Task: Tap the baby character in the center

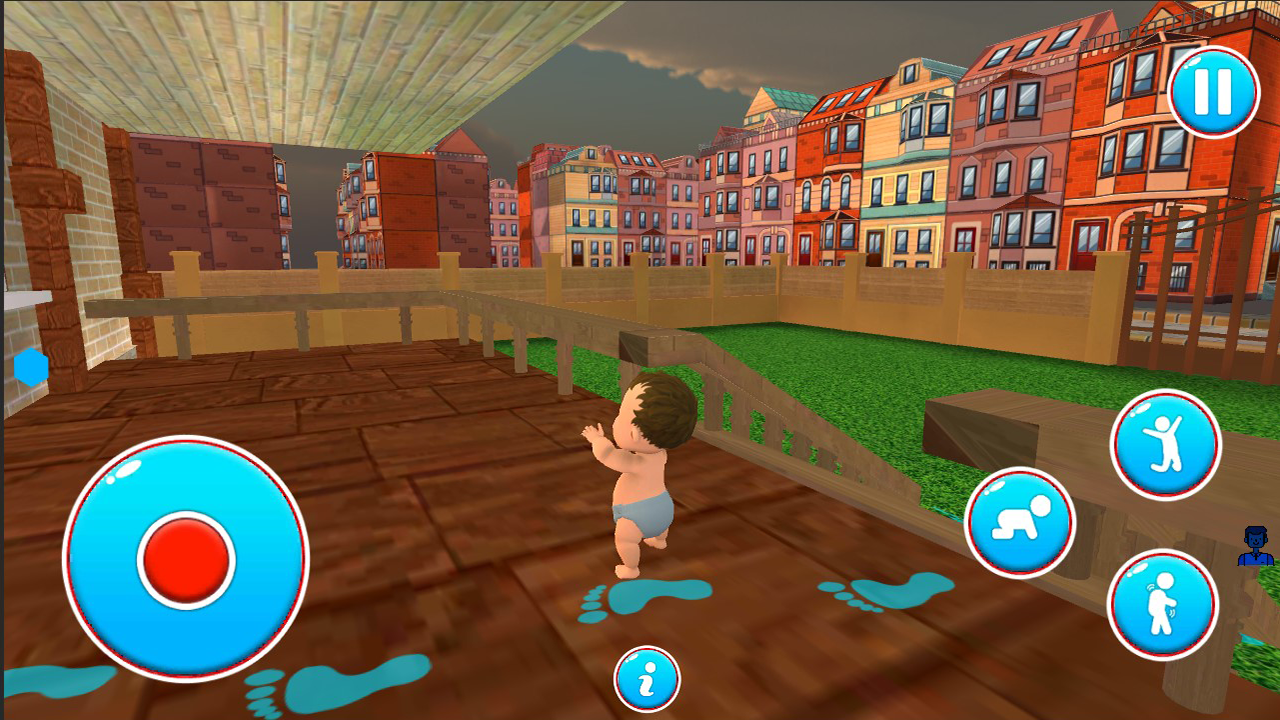Action: point(648,480)
